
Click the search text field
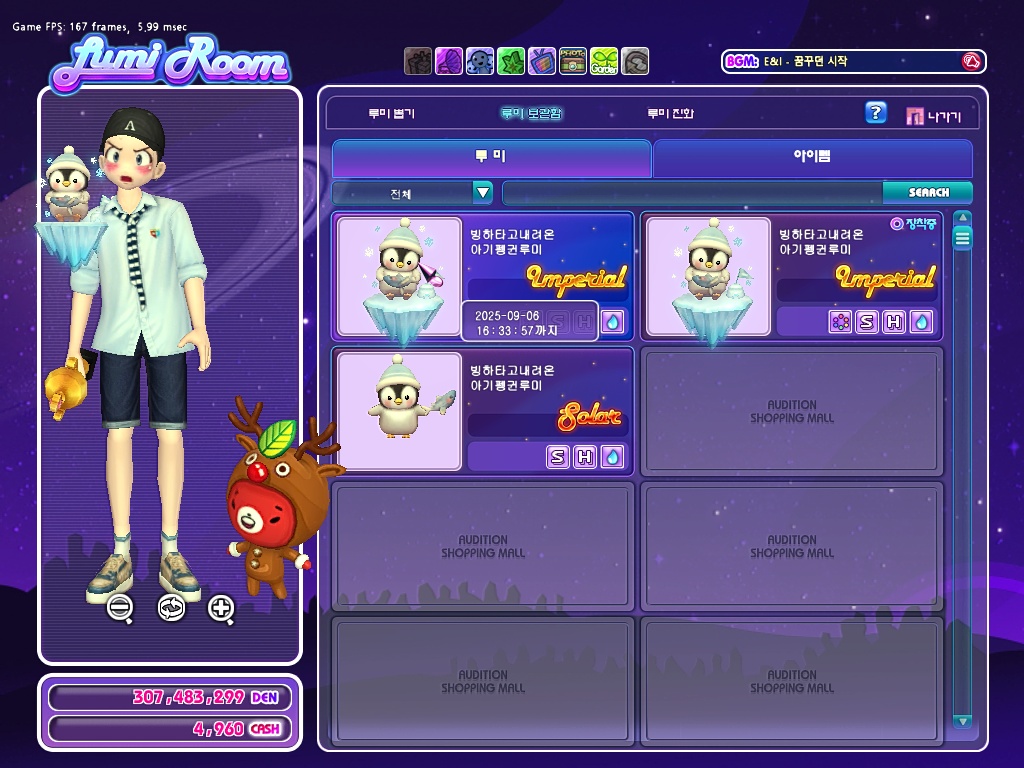(692, 193)
